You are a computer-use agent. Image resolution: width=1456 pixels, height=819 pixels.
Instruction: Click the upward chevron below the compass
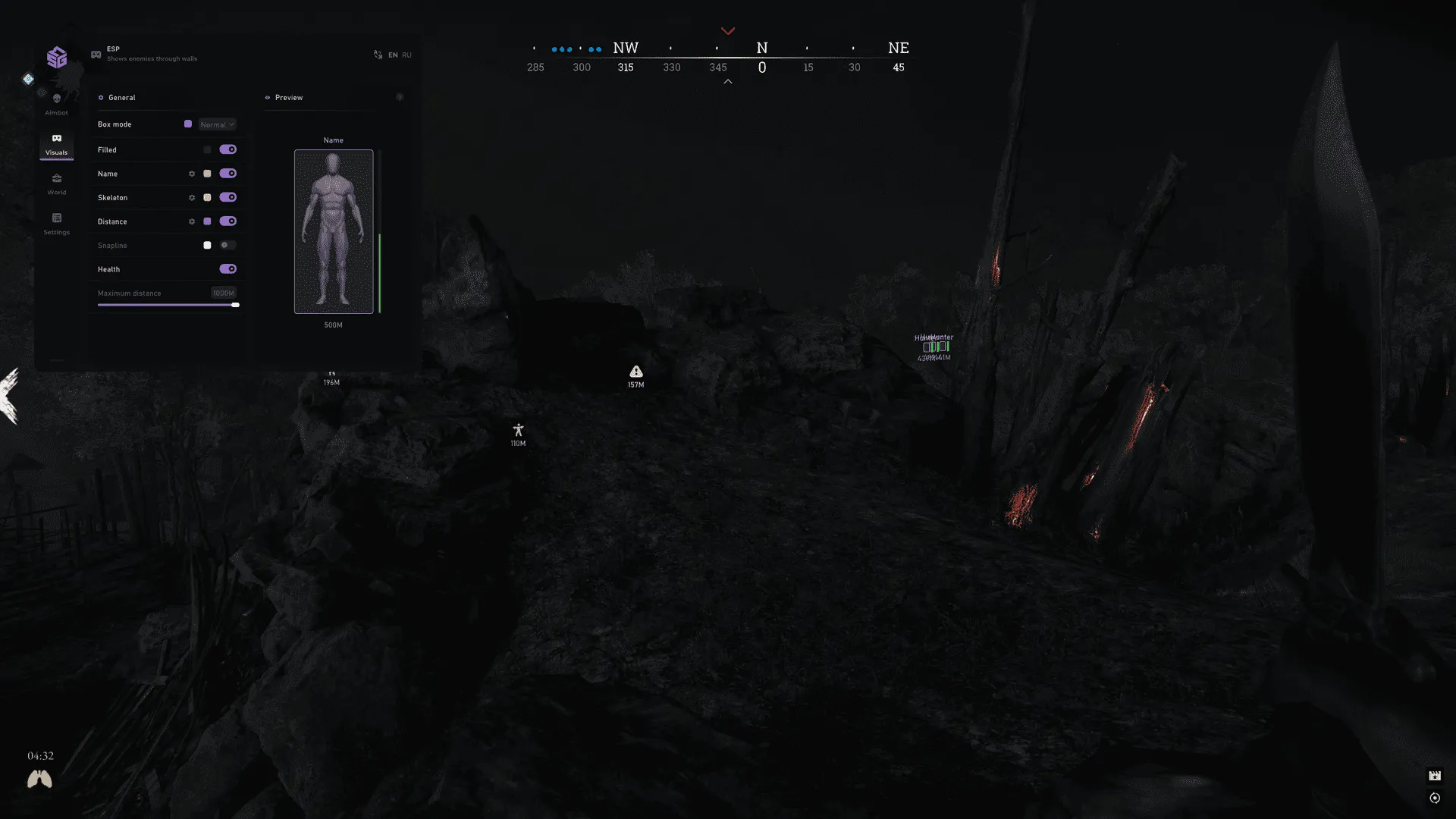point(727,80)
